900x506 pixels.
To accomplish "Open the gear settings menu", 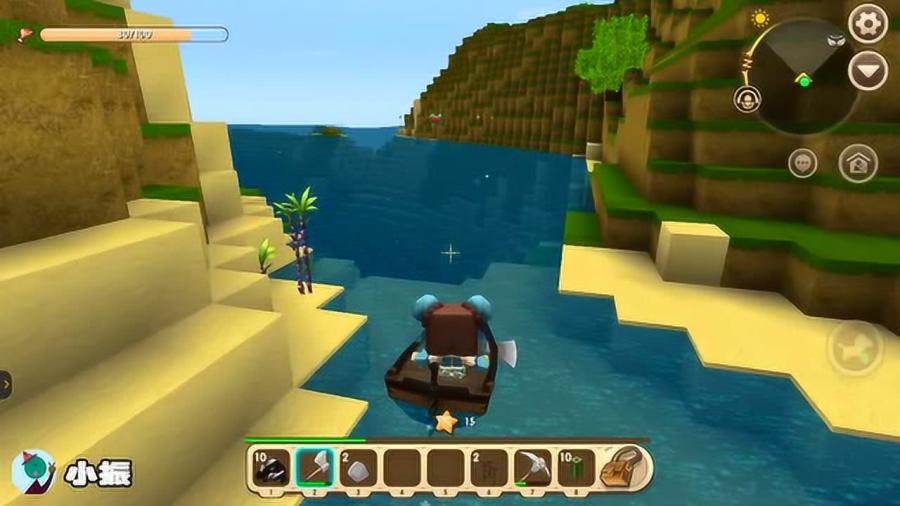I will coord(867,22).
